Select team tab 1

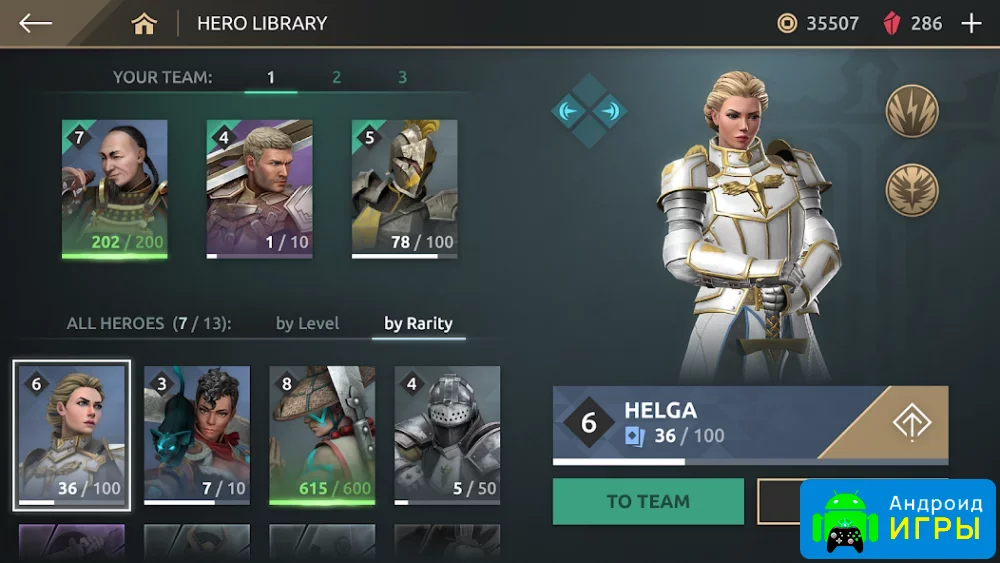click(271, 77)
